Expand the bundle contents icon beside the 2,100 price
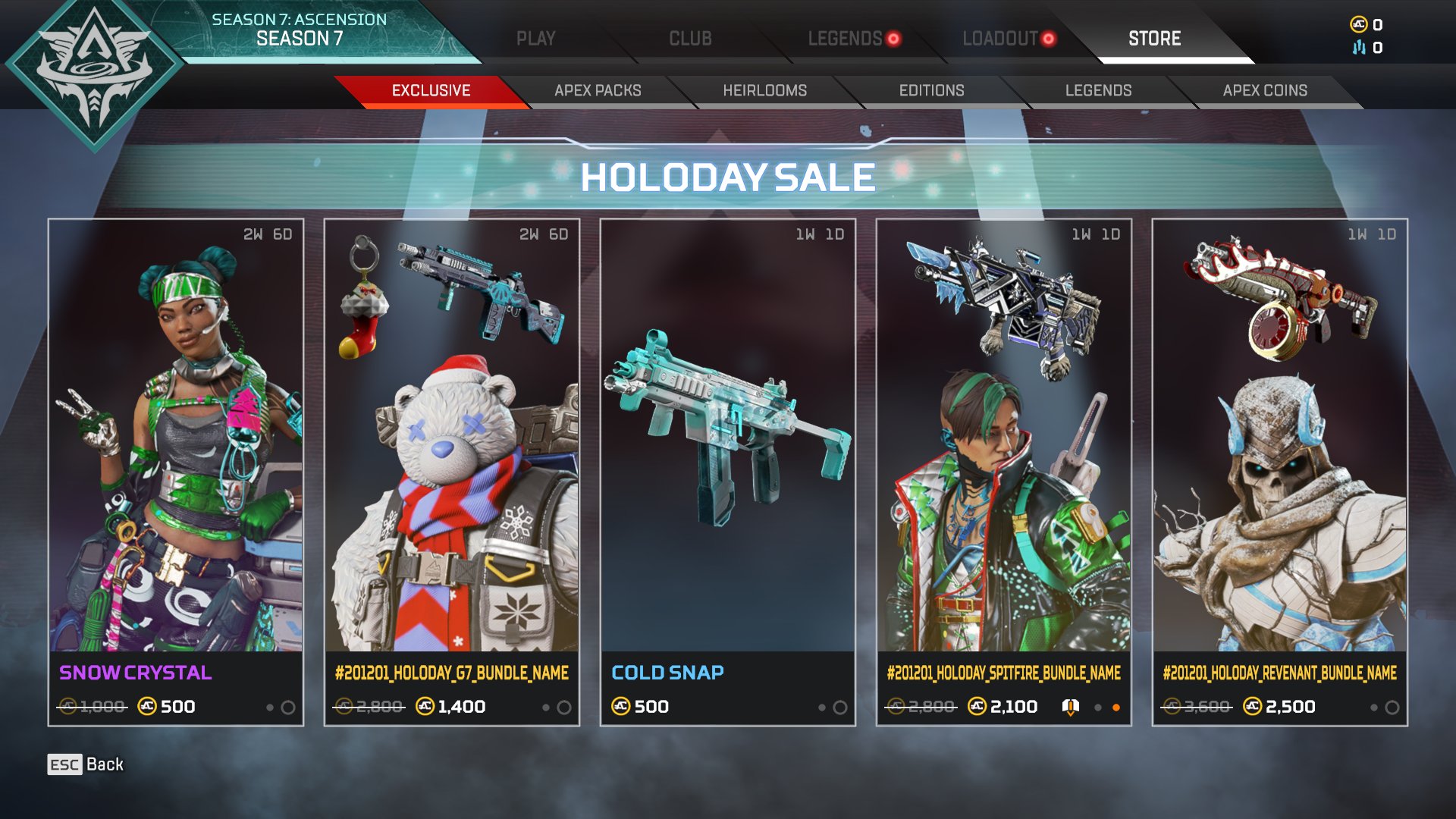The height and width of the screenshot is (819, 1456). coord(1072,708)
